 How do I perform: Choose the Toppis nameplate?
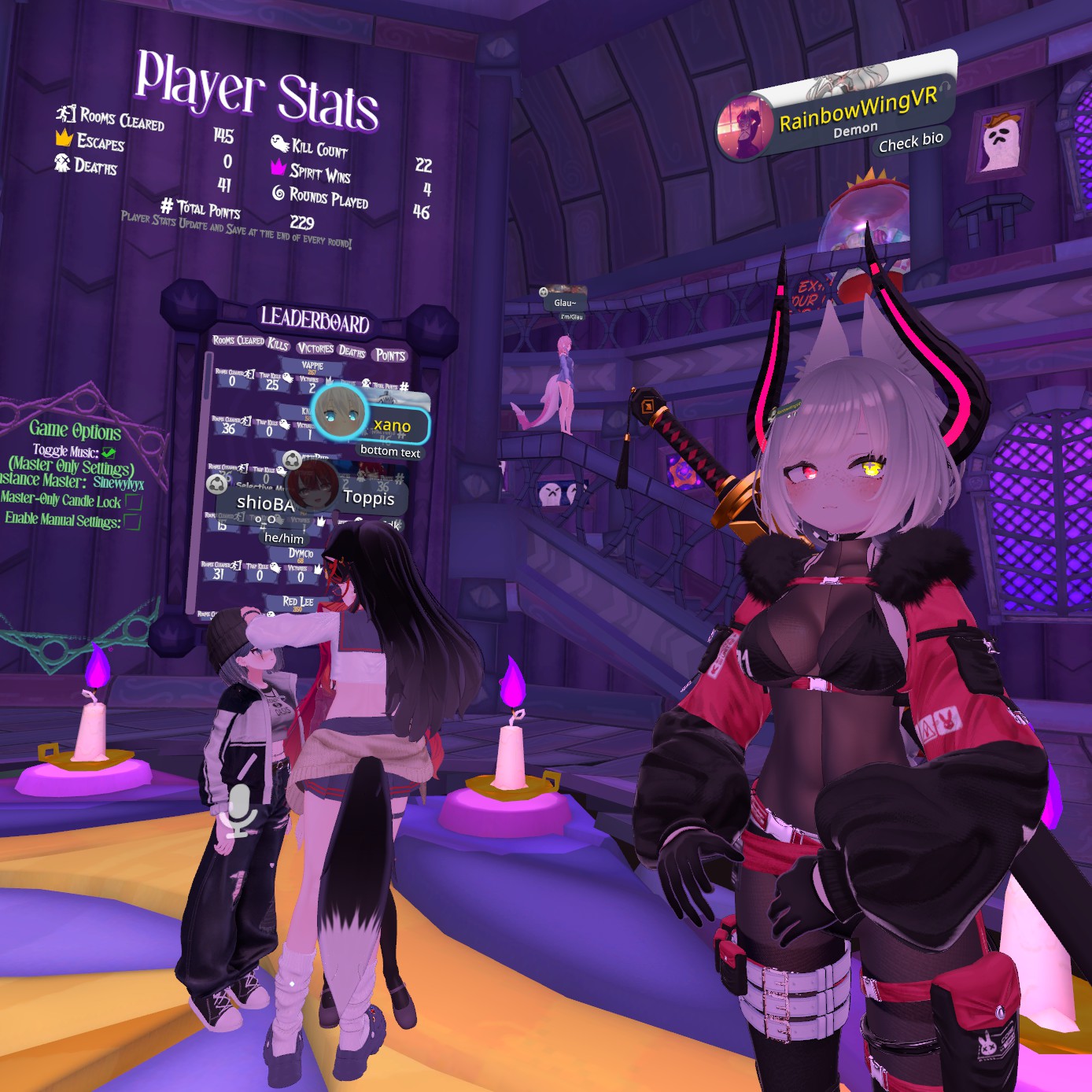point(368,497)
